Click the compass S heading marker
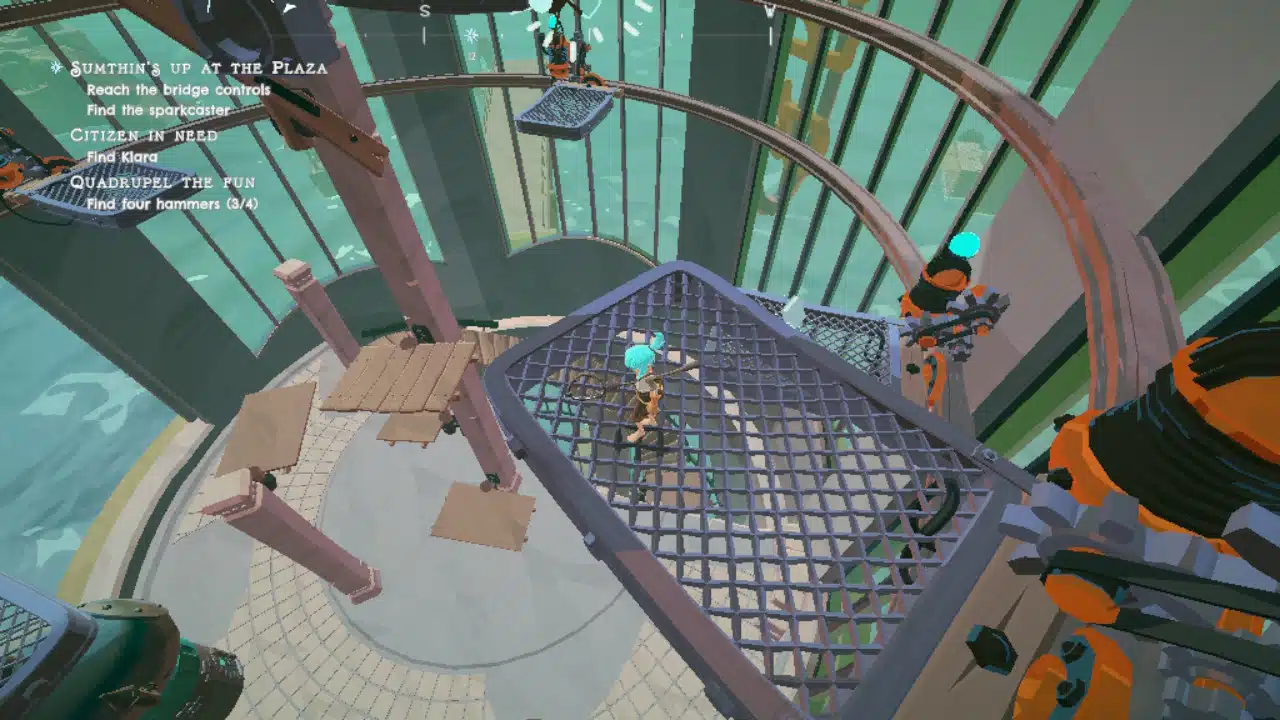 tap(425, 11)
